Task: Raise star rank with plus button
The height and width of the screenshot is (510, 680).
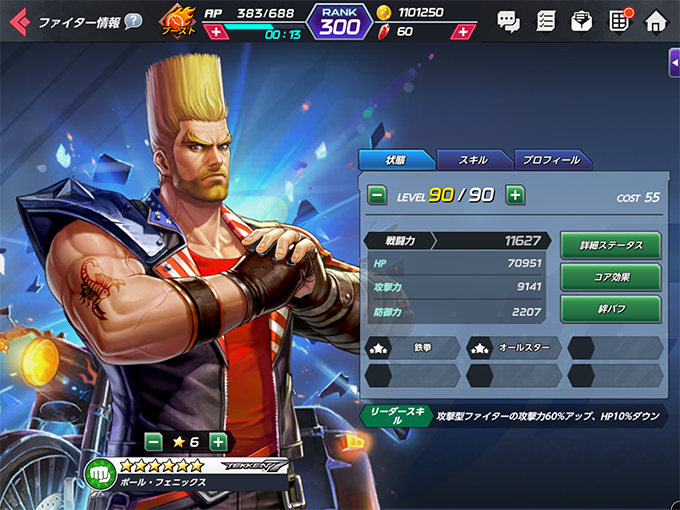Action: [x=218, y=441]
